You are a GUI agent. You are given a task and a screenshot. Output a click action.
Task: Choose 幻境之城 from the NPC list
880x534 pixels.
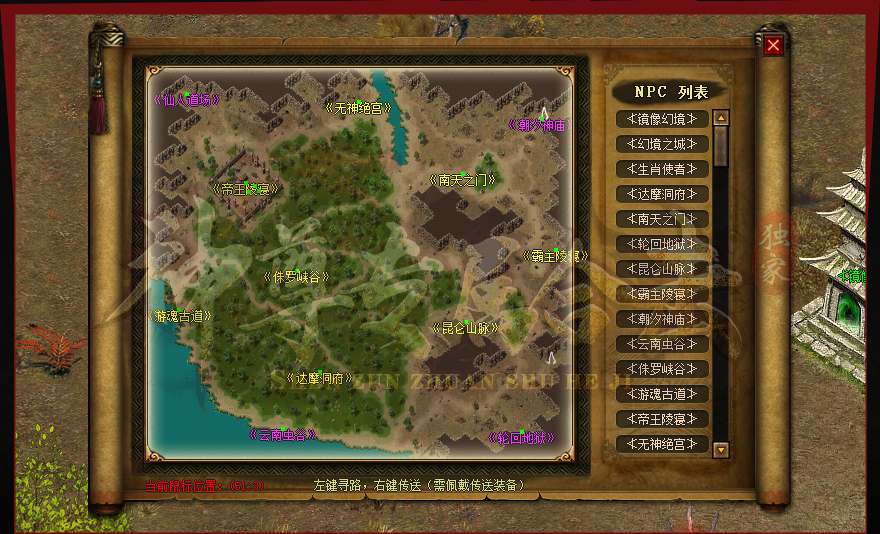(662, 144)
